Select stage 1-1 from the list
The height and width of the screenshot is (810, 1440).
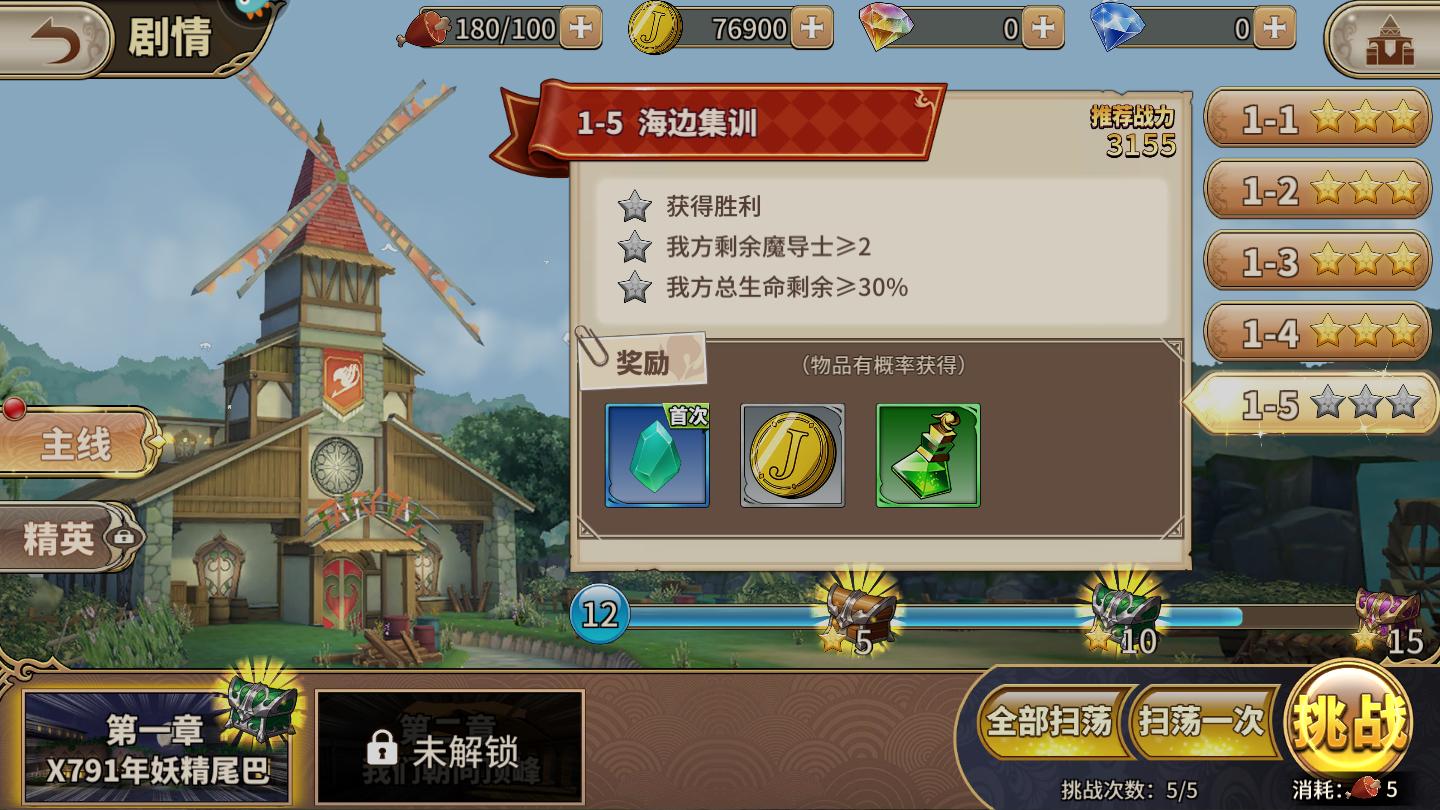1318,118
